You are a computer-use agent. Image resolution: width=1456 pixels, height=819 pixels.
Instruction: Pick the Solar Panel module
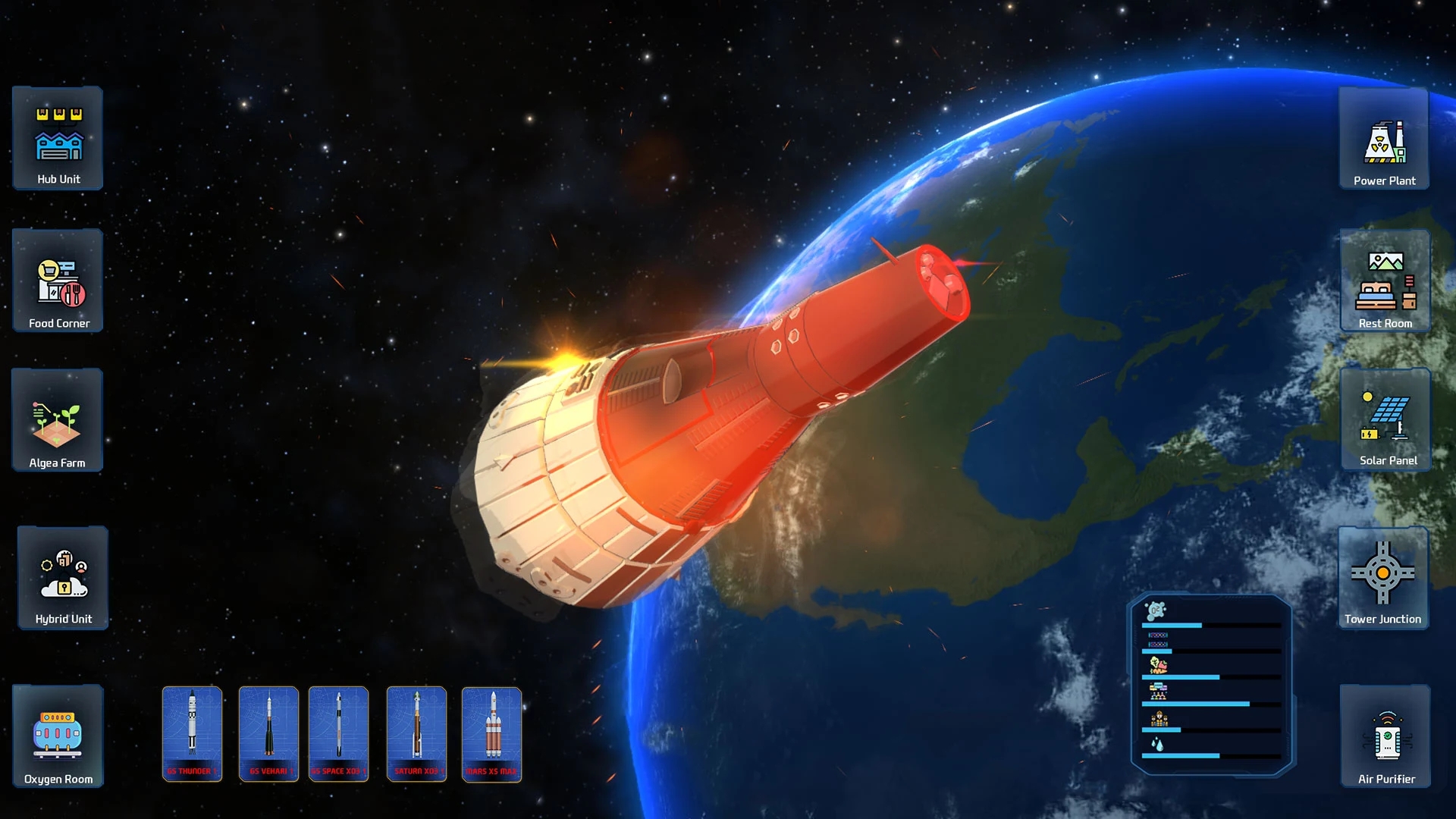click(1385, 420)
